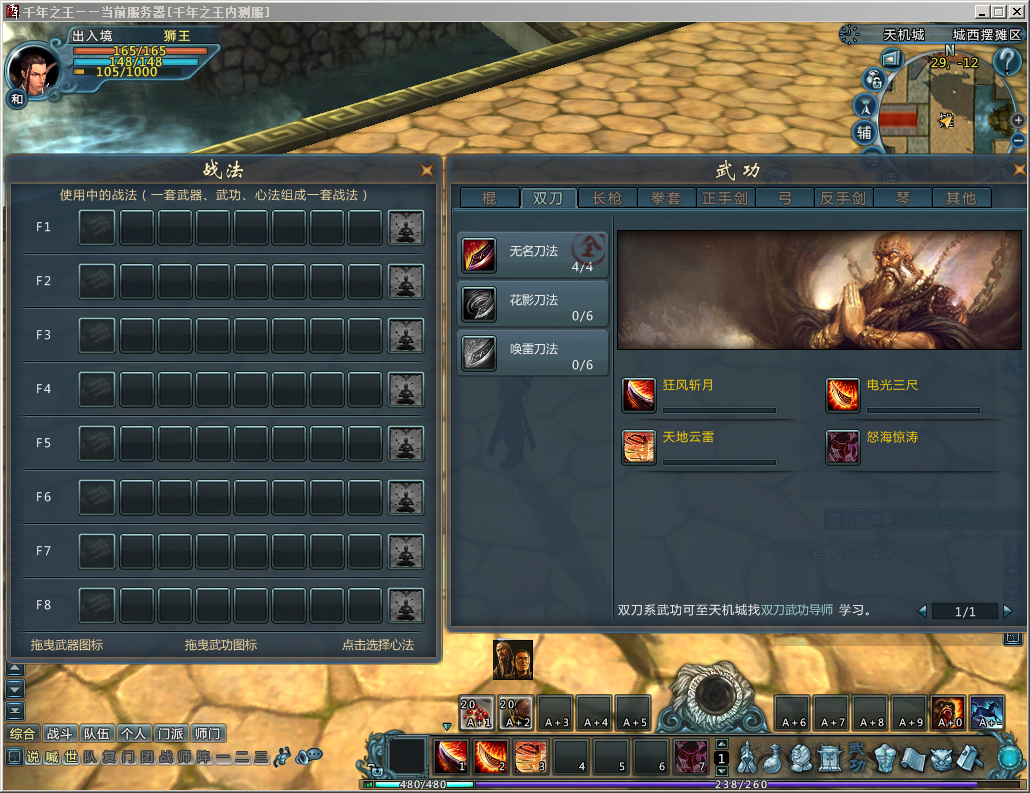Select 无名刀法 in the skill list
This screenshot has height=793, width=1030.
click(x=533, y=256)
